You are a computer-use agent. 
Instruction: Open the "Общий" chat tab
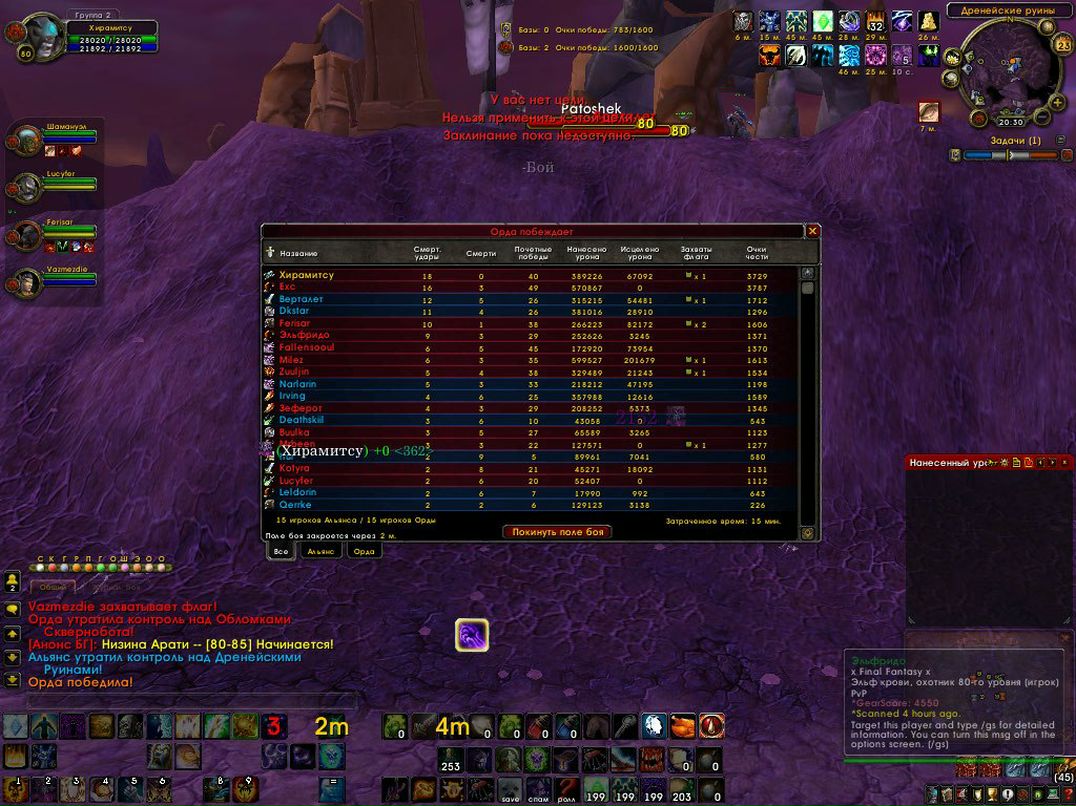click(x=52, y=587)
